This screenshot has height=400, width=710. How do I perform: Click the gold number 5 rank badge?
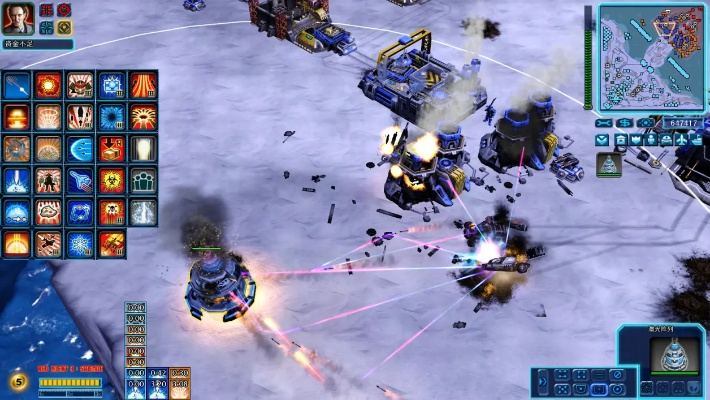[x=19, y=381]
